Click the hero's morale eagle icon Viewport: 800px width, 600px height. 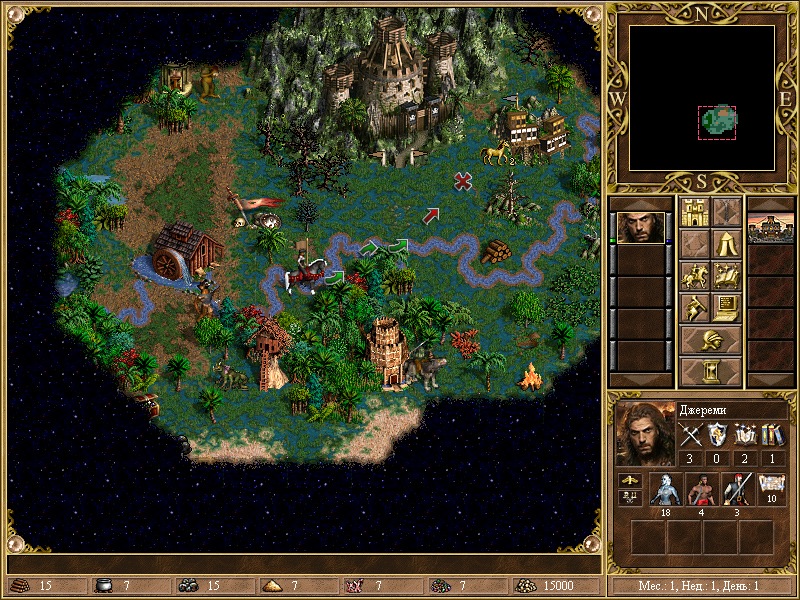(630, 483)
